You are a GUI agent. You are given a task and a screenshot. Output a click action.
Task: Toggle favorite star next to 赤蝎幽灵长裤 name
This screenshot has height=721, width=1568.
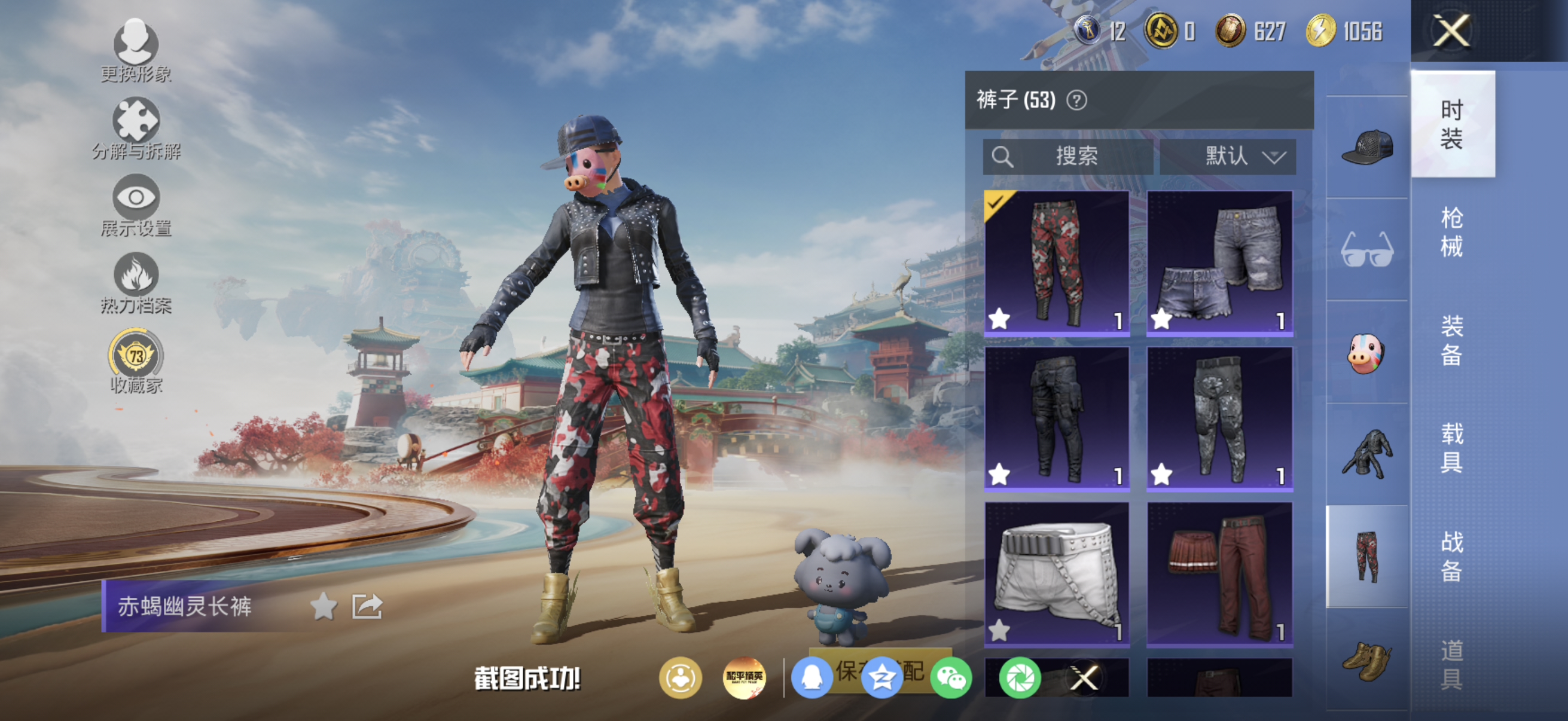point(323,609)
